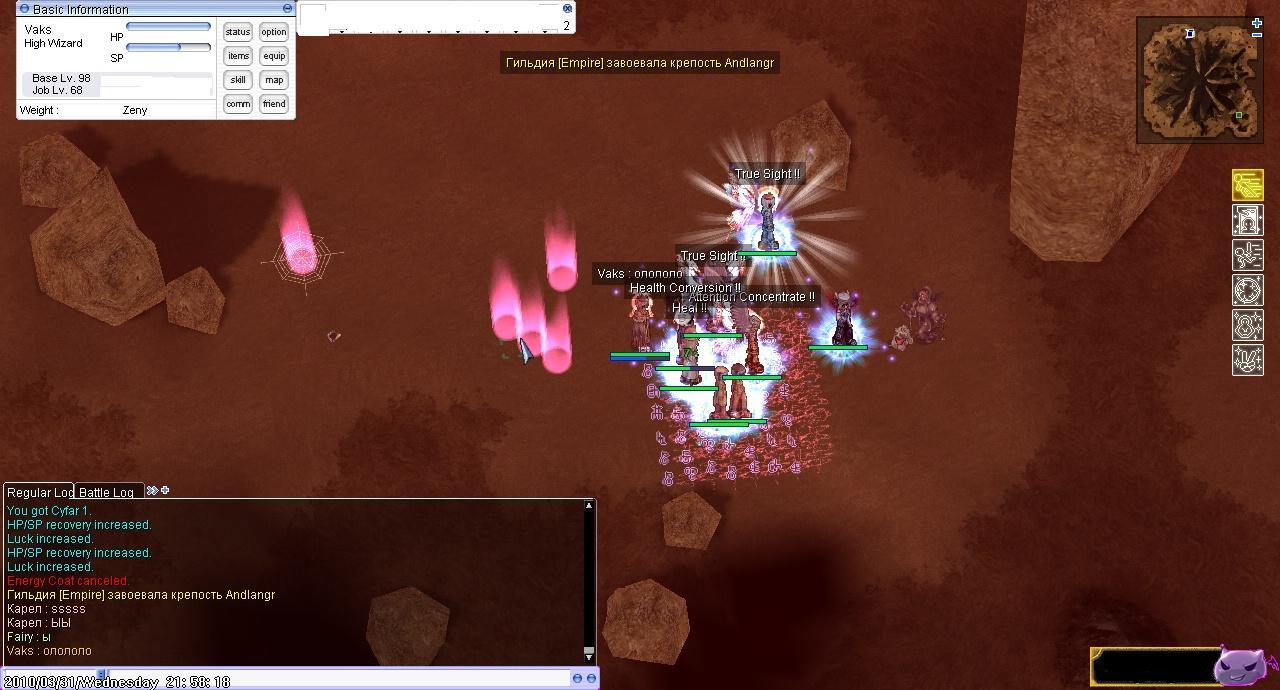1280x690 pixels.
Task: Open the equip window
Action: point(274,56)
